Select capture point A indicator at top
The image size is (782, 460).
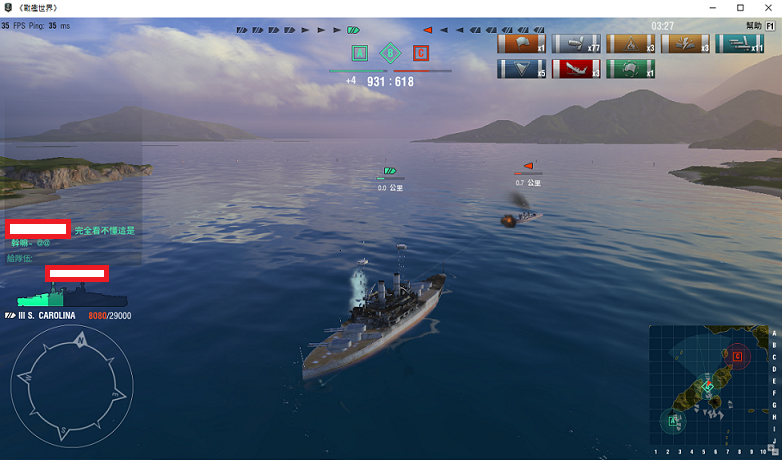(360, 53)
